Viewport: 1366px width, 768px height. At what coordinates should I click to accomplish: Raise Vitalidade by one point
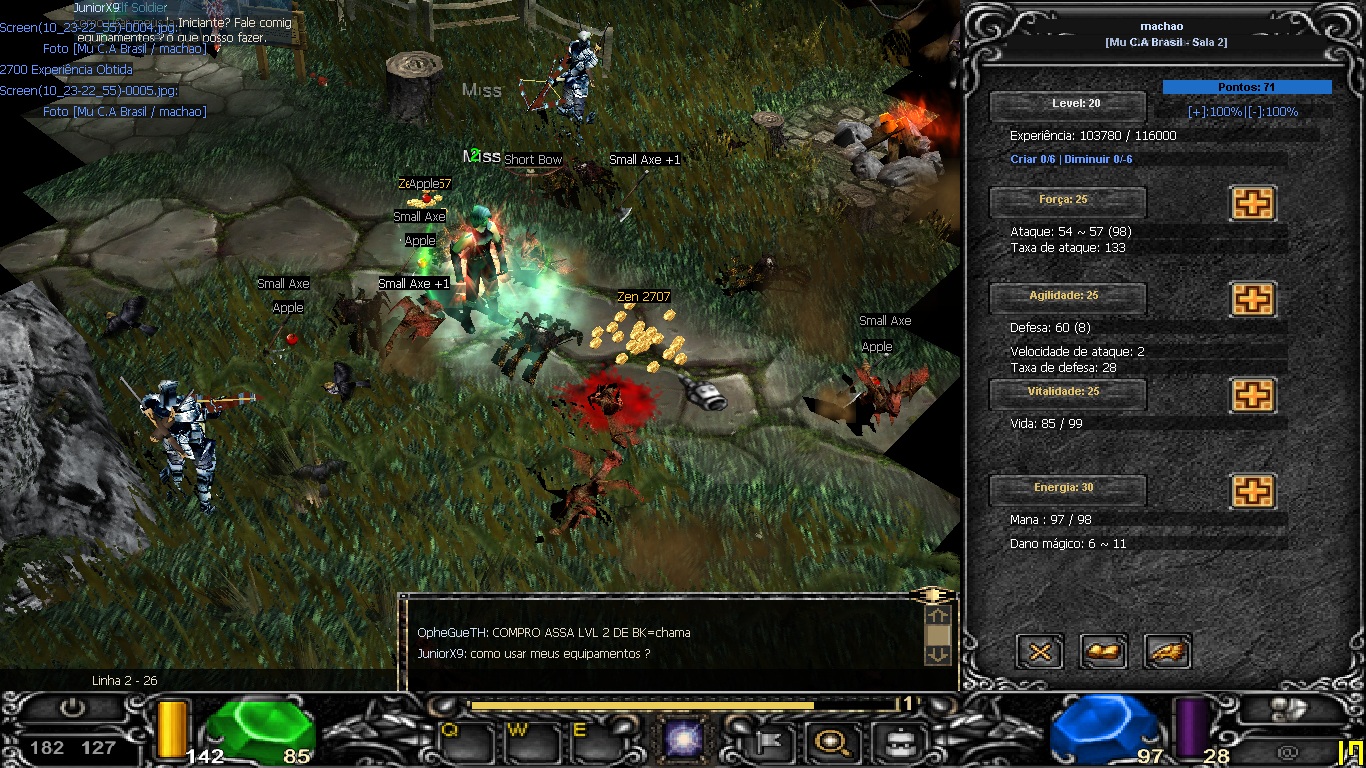(1252, 395)
